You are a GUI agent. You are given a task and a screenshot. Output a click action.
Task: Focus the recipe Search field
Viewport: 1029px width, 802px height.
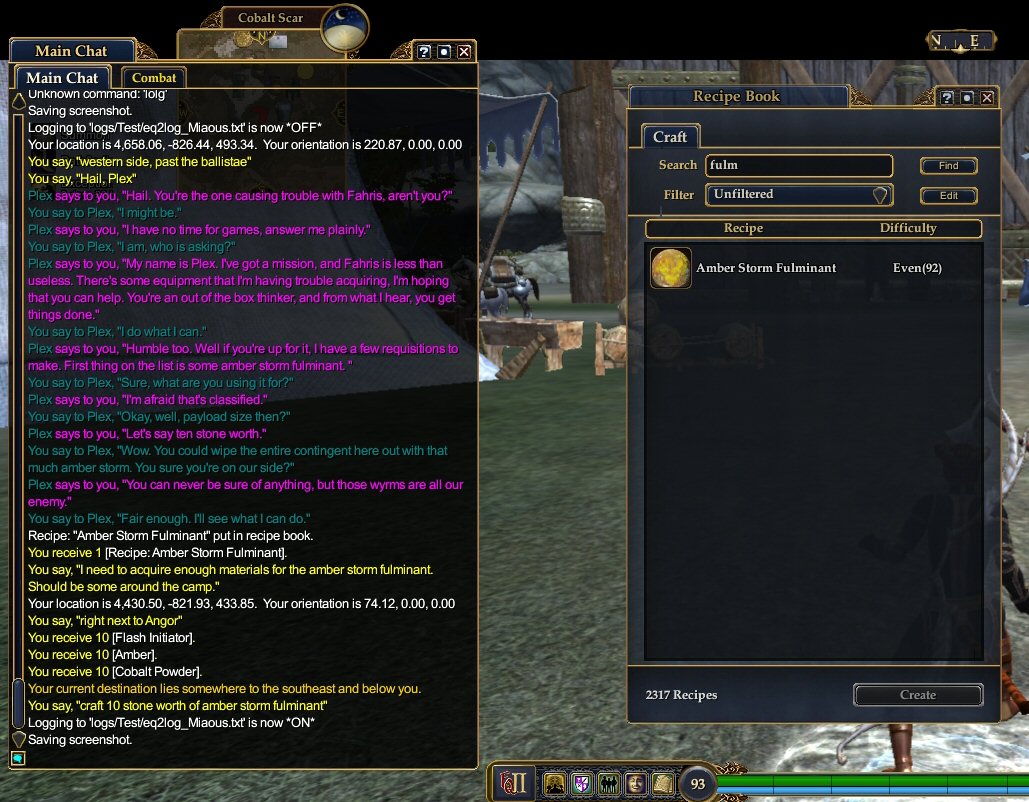click(798, 166)
